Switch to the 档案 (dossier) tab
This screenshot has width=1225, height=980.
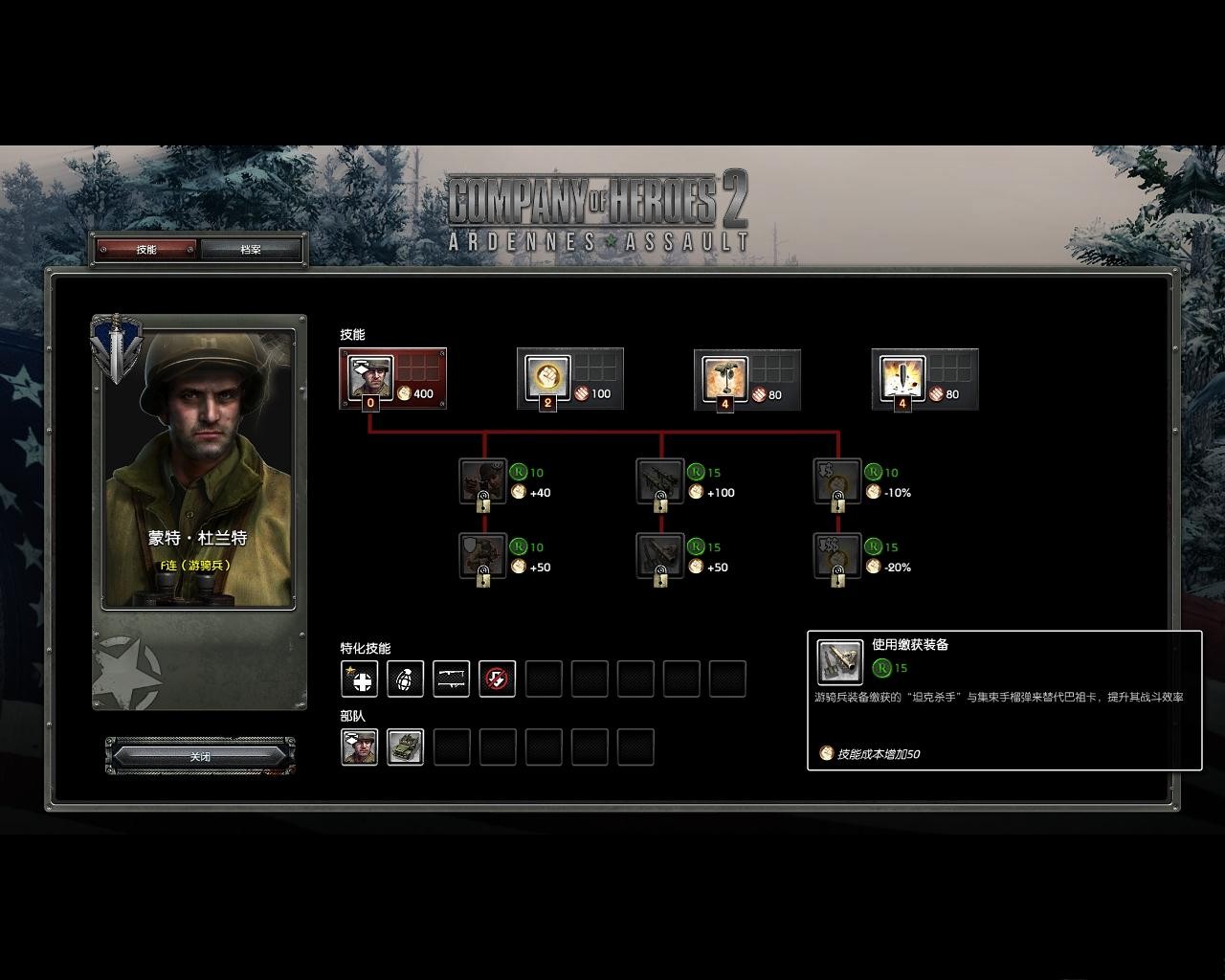pyautogui.click(x=251, y=250)
